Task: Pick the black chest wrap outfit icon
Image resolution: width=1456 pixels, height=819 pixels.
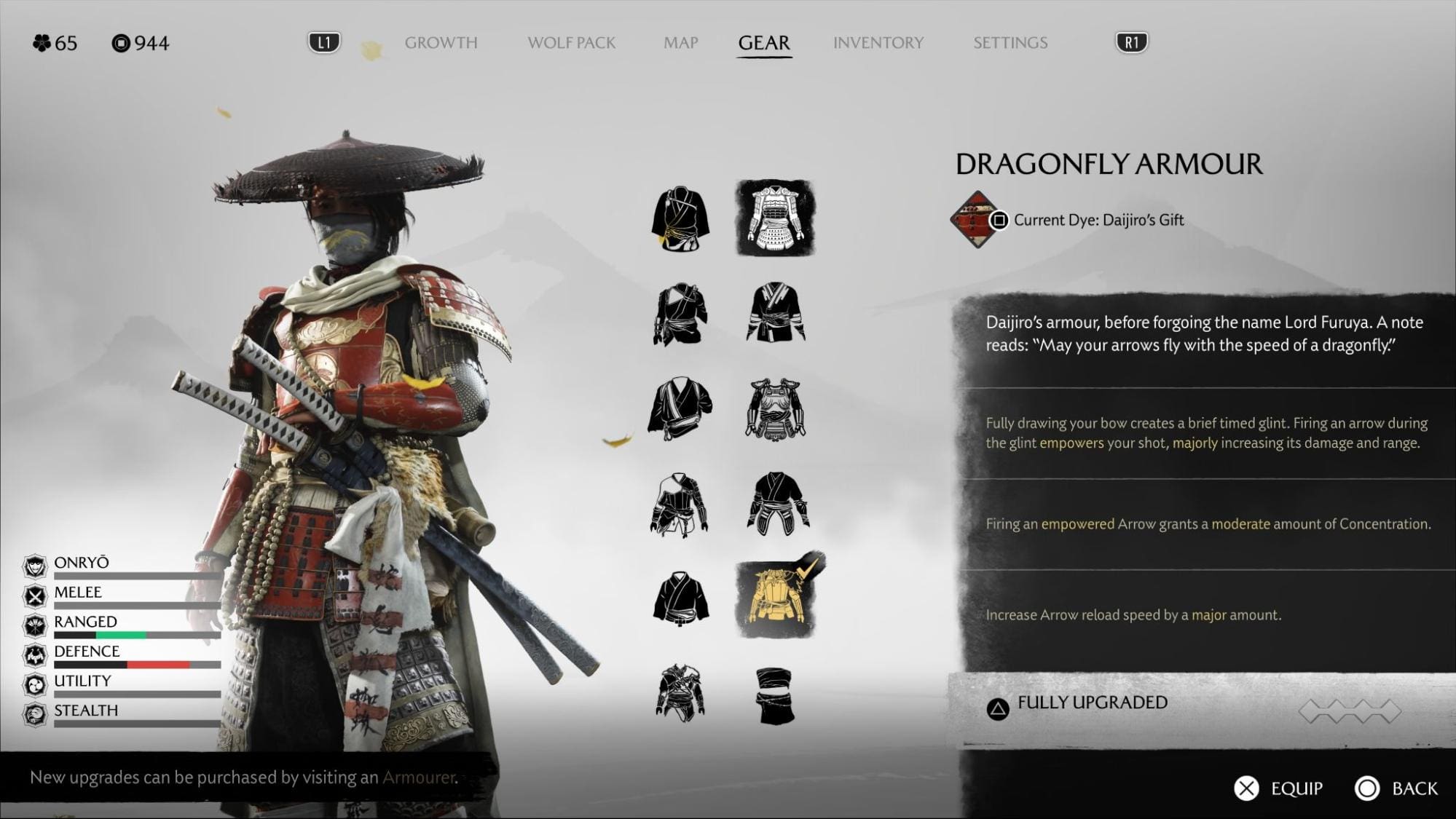Action: click(775, 695)
